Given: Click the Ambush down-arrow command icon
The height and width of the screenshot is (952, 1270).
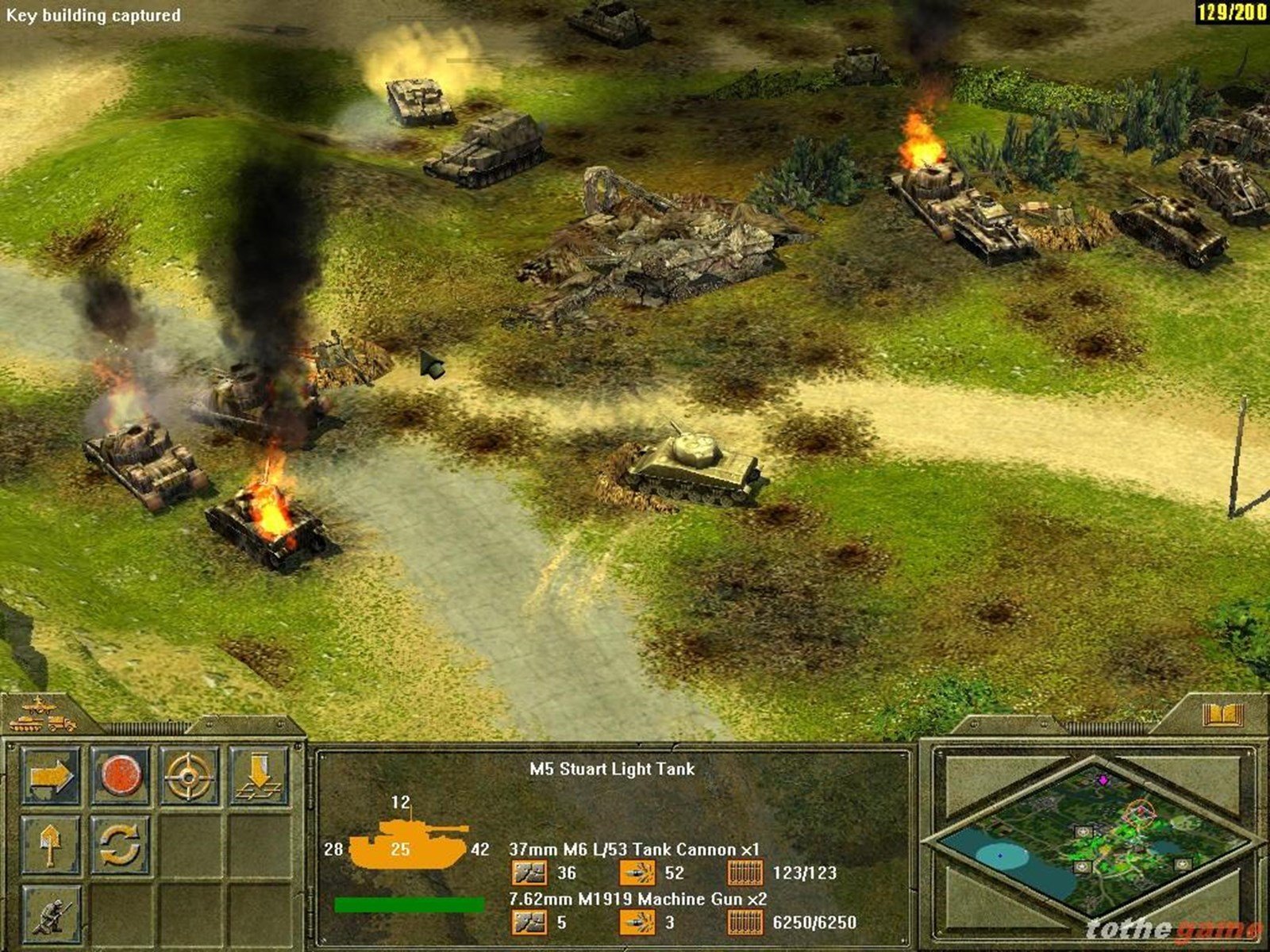Looking at the screenshot, I should [260, 776].
